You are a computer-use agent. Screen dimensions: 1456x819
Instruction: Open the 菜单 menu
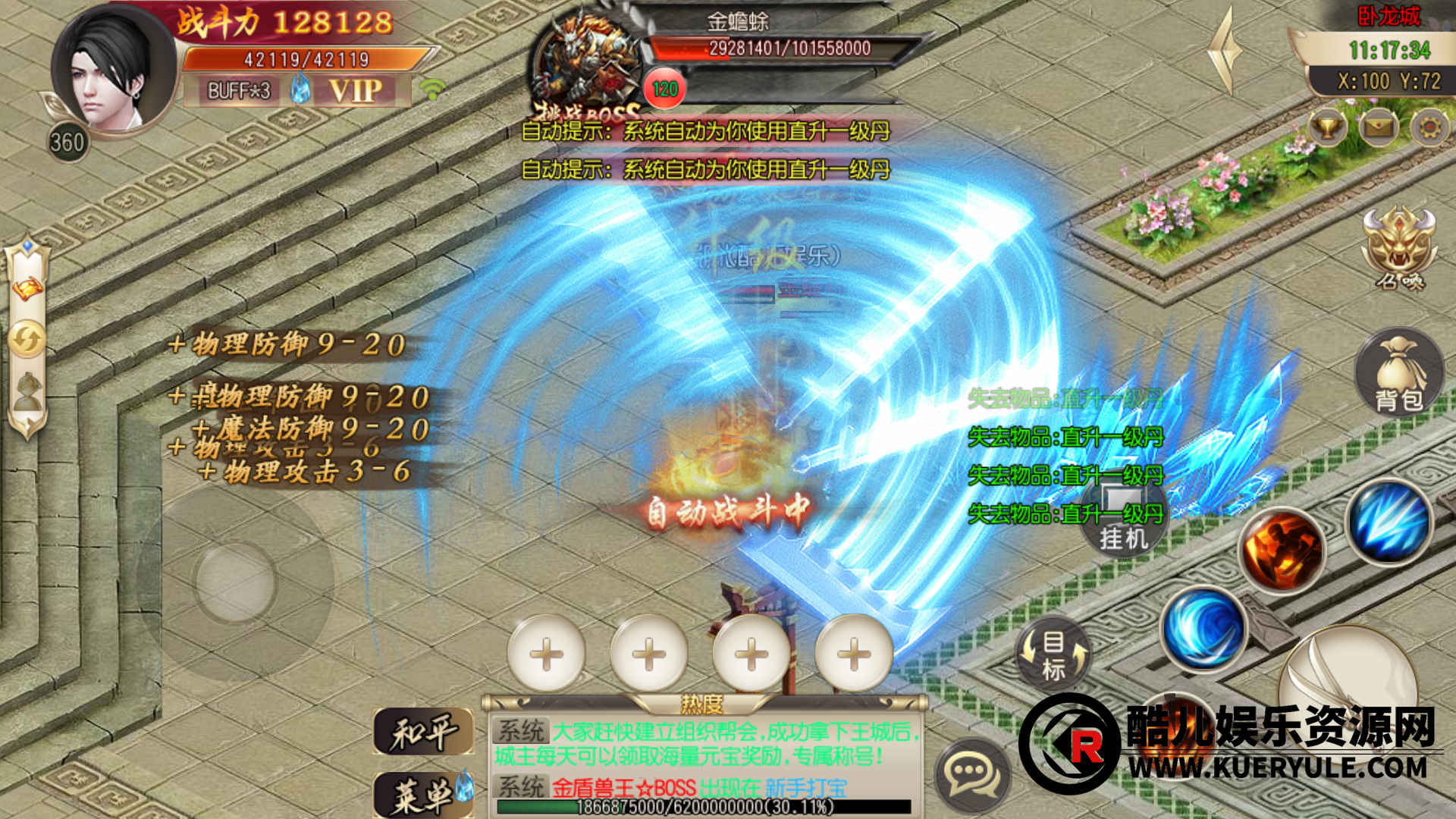tap(423, 795)
